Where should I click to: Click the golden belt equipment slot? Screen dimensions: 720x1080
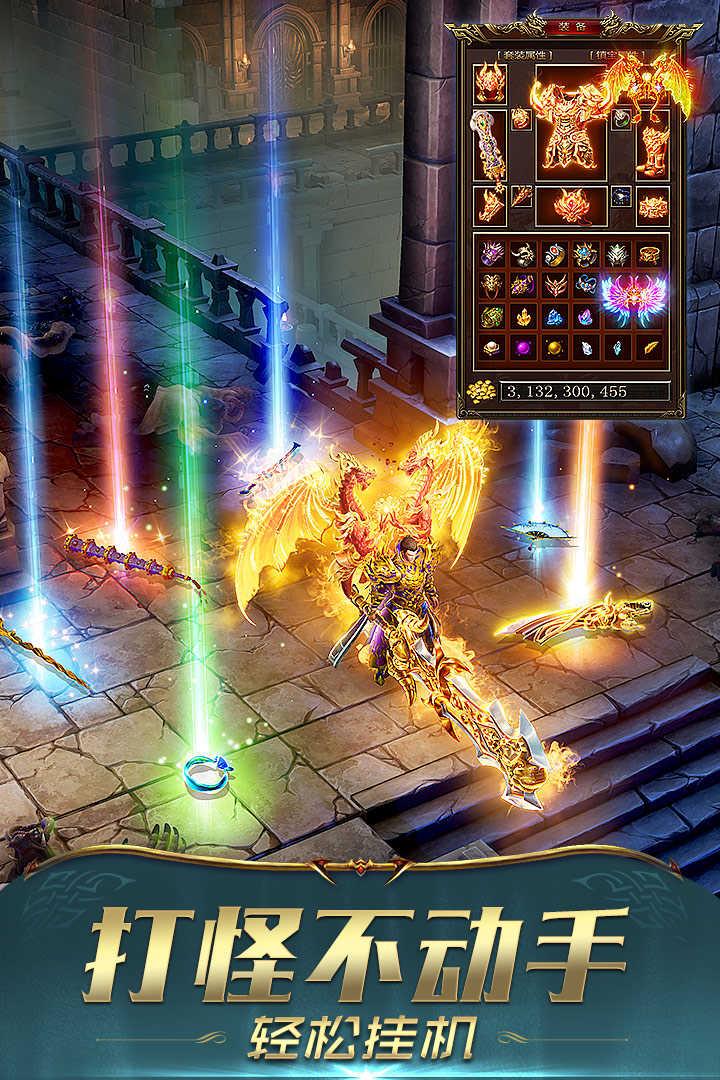[653, 206]
